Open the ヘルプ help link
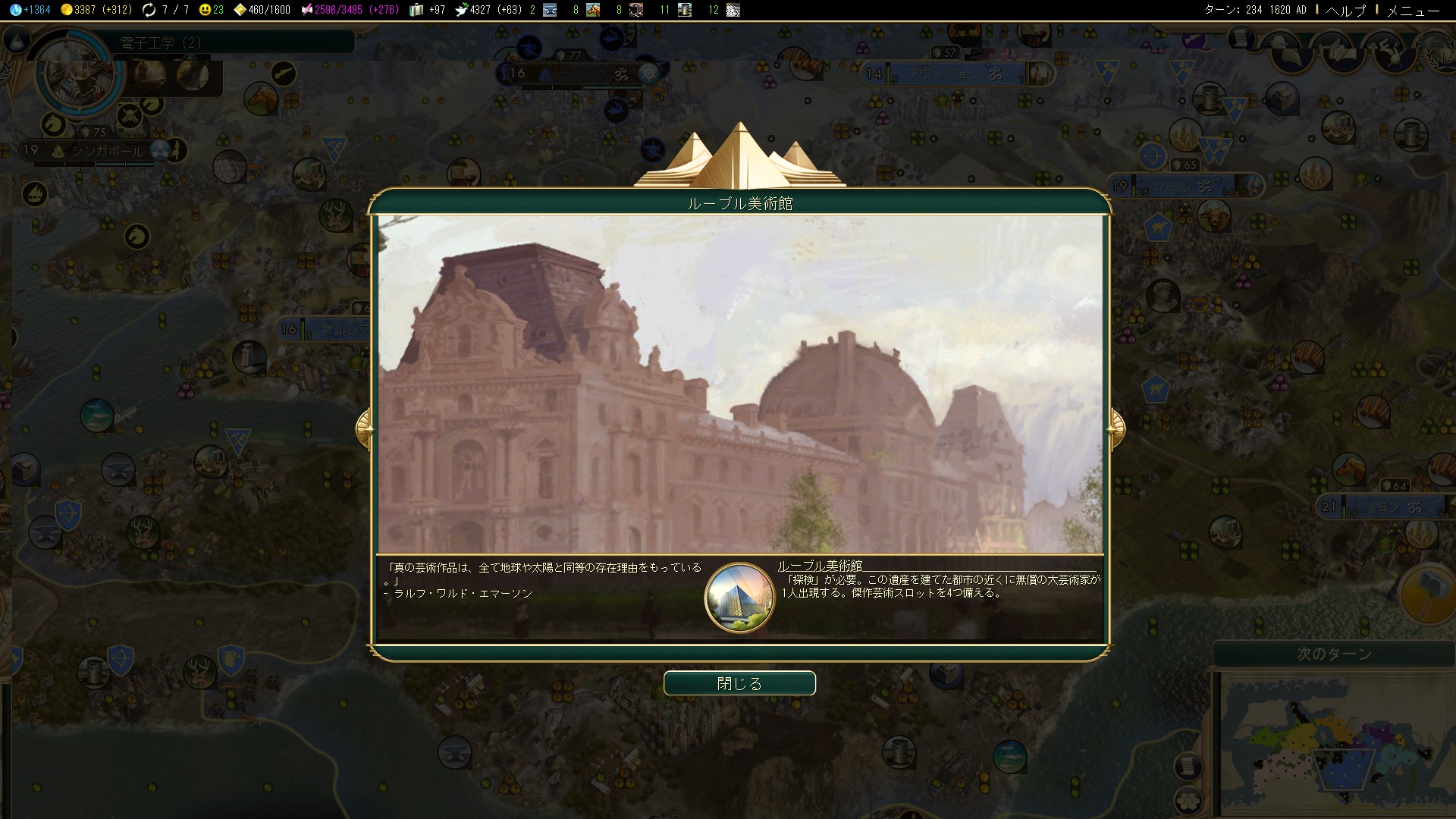Screen dimensions: 1456x819 (x=1345, y=10)
